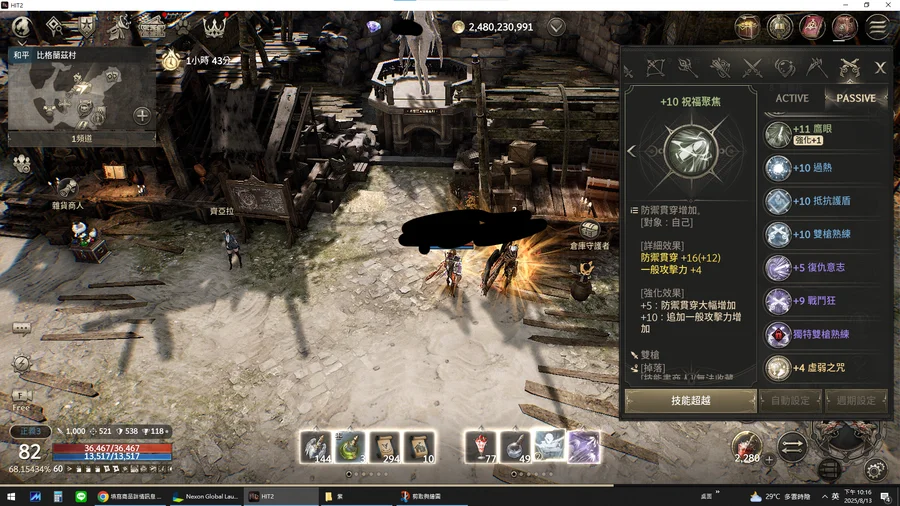
Task: Click the 技能超越 button
Action: pos(690,400)
